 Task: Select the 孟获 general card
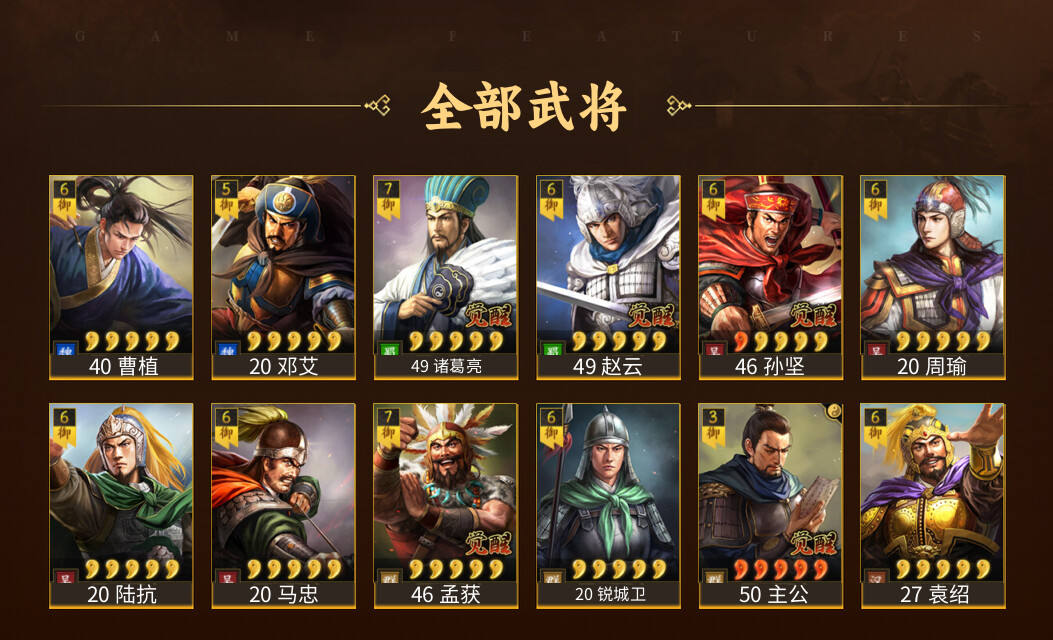tap(445, 505)
